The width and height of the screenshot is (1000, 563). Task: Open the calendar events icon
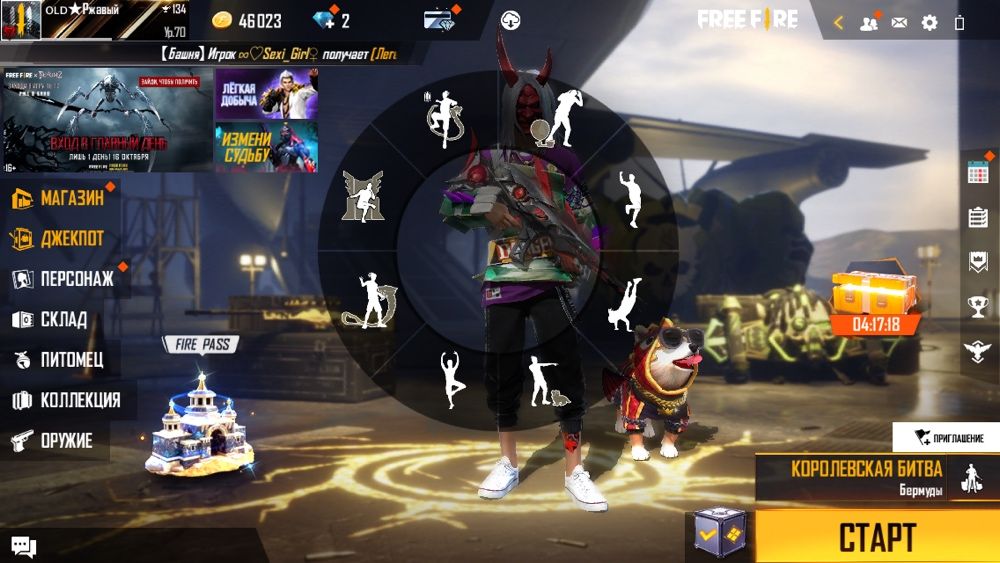click(x=978, y=173)
